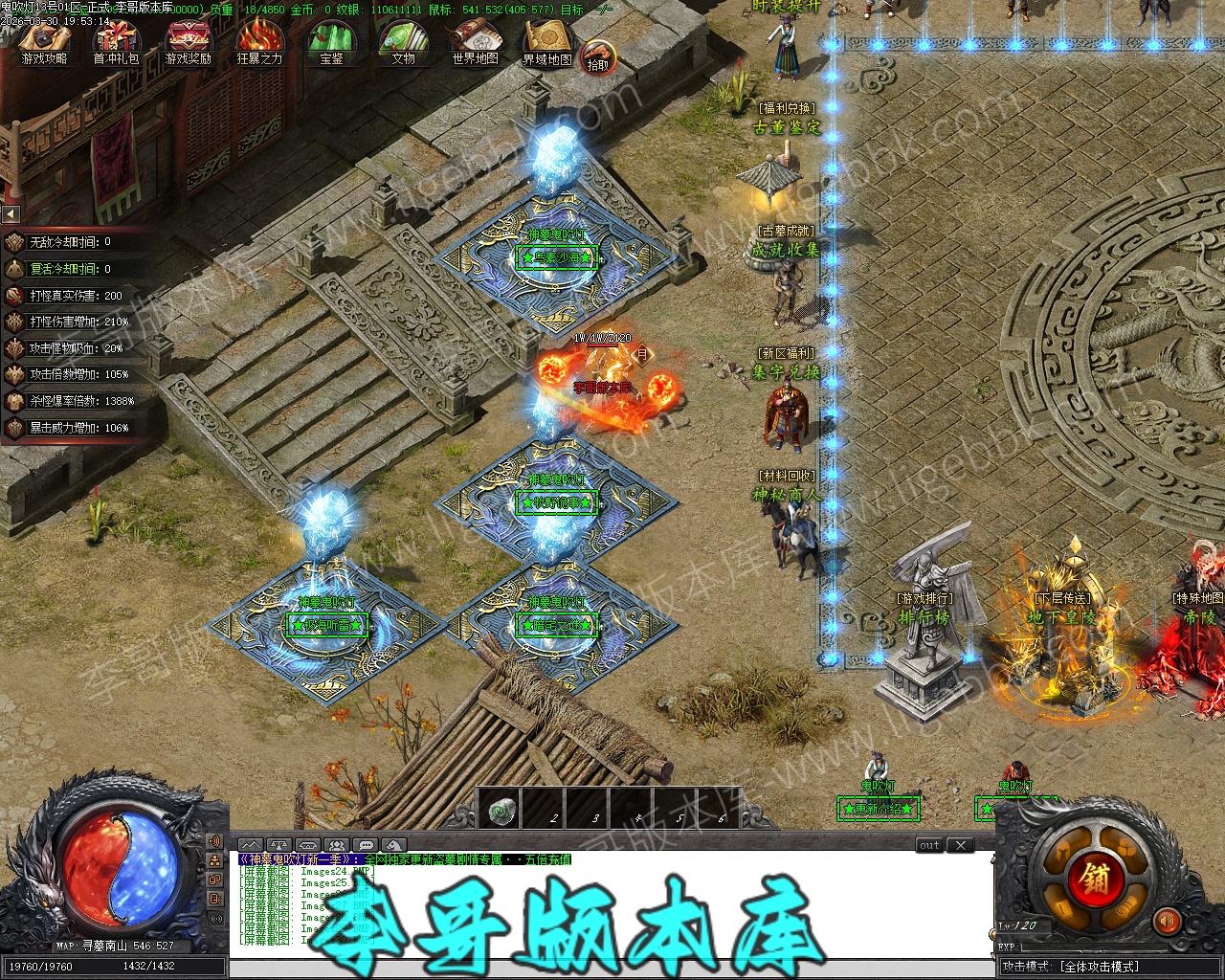
Task: Activate the 狂暴之力 flame icon
Action: (x=259, y=42)
